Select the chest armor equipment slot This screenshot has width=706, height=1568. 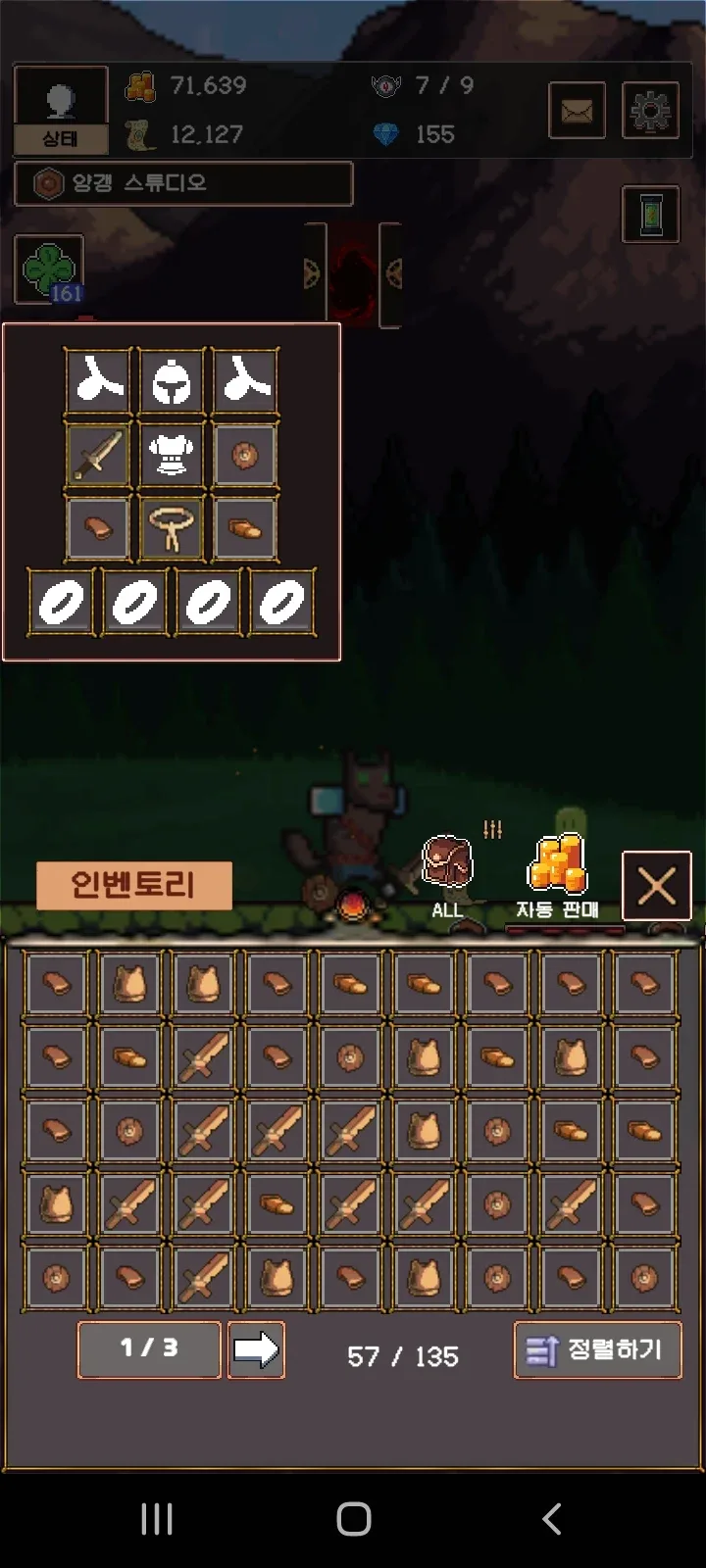point(172,455)
